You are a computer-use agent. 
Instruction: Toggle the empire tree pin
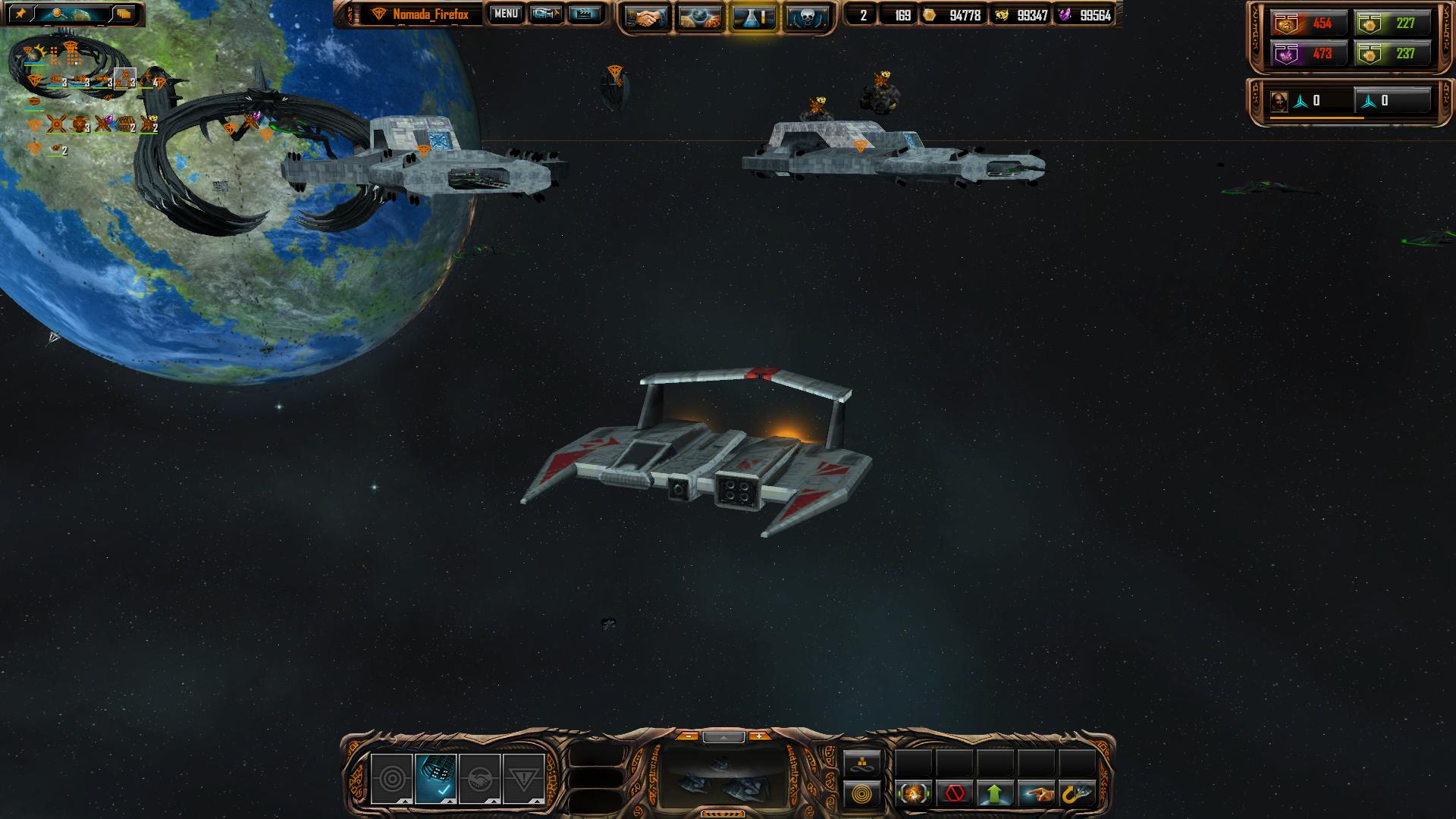click(x=20, y=14)
